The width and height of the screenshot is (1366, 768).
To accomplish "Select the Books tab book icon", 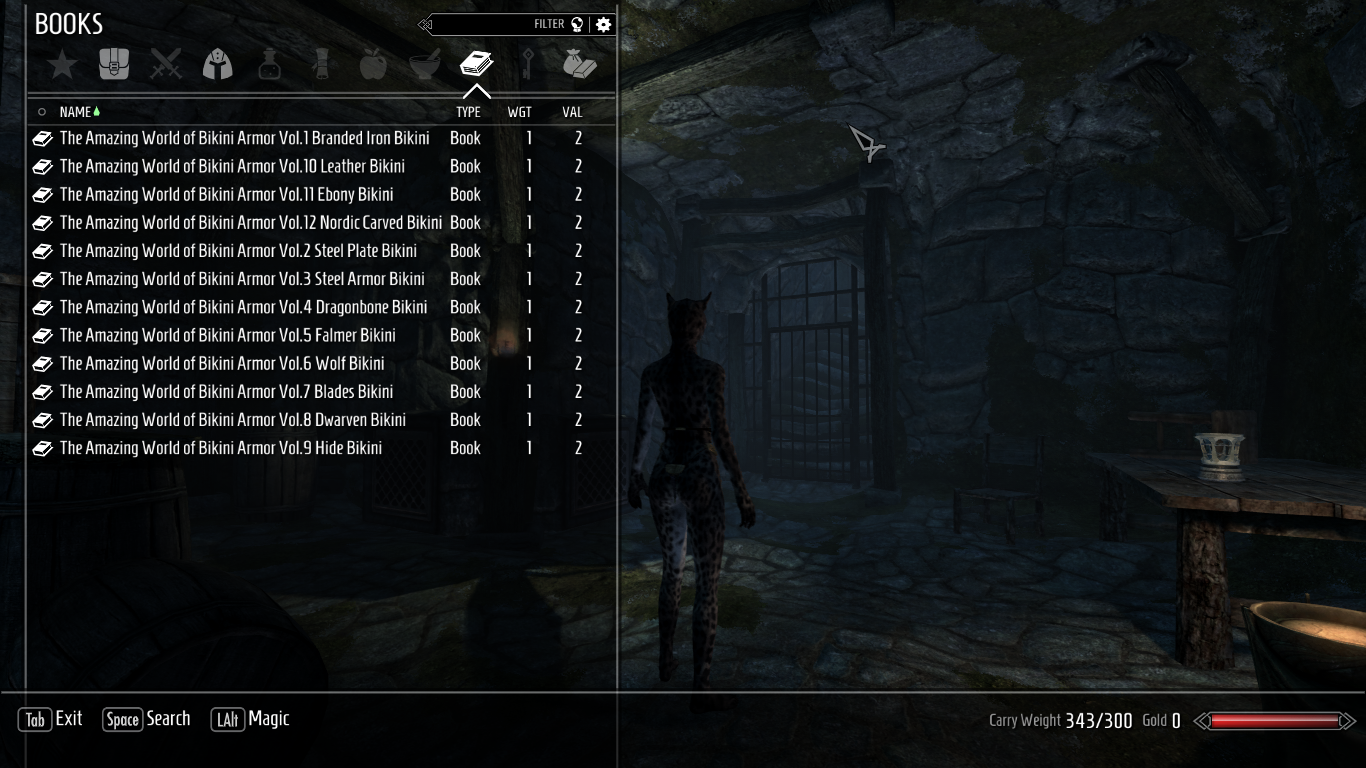I will (x=477, y=63).
